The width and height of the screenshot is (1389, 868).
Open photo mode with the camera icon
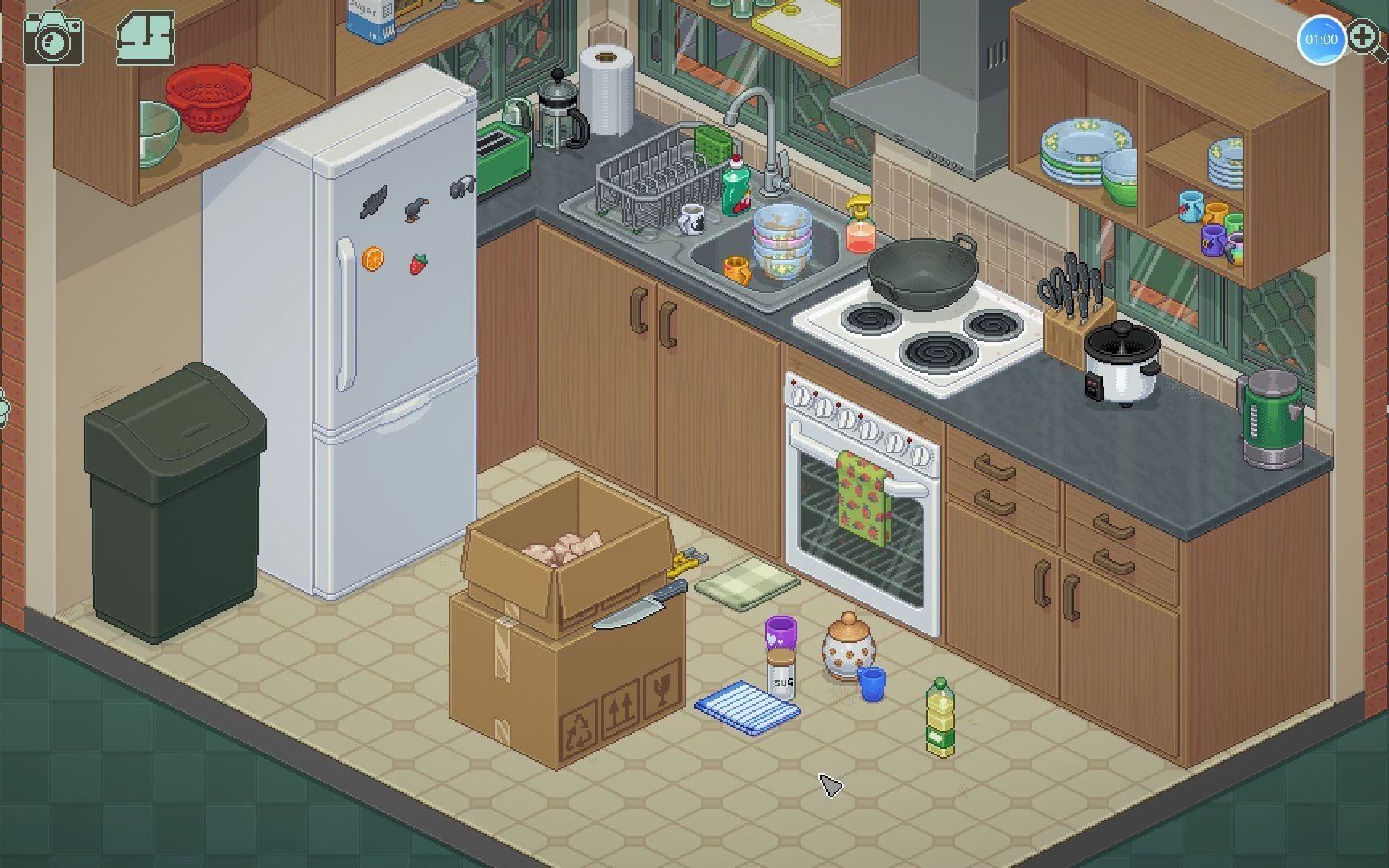pos(53,38)
